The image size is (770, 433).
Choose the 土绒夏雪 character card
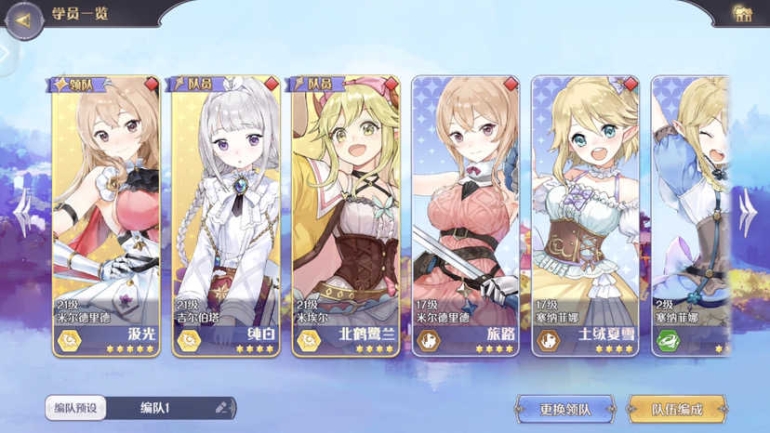tap(585, 215)
